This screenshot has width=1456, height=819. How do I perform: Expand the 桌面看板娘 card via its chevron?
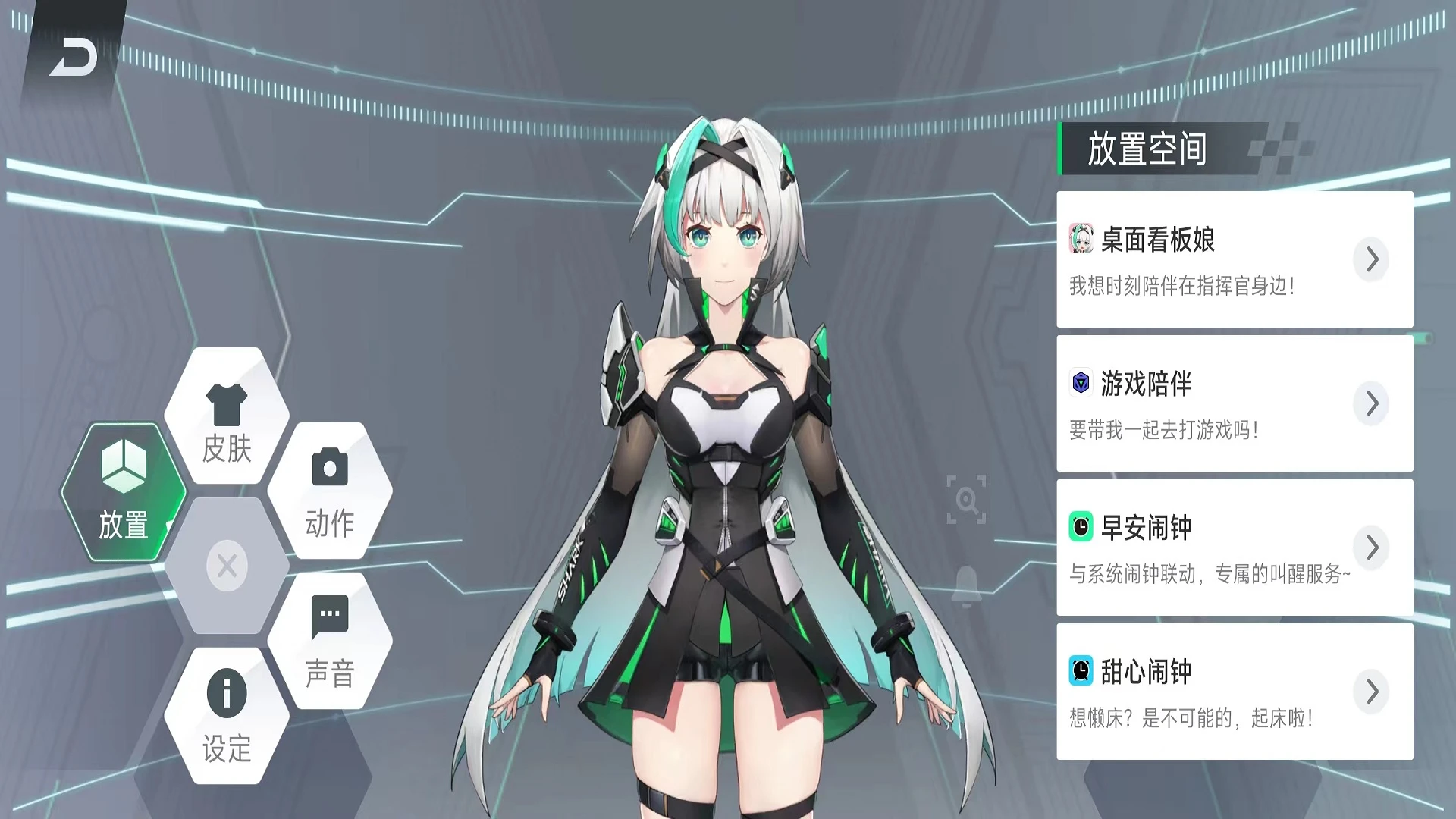click(1371, 259)
